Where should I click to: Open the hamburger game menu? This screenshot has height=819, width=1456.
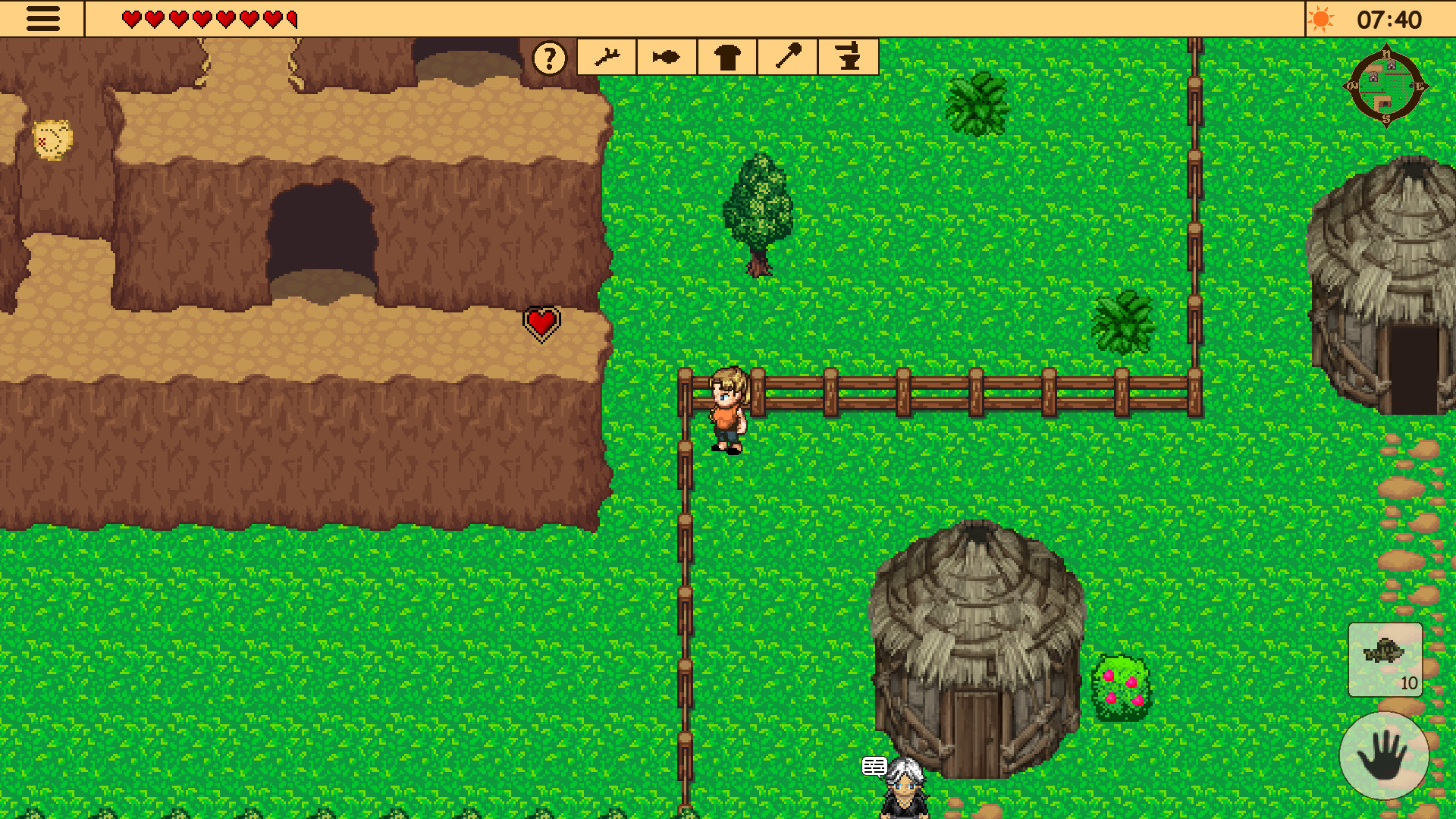[x=43, y=19]
